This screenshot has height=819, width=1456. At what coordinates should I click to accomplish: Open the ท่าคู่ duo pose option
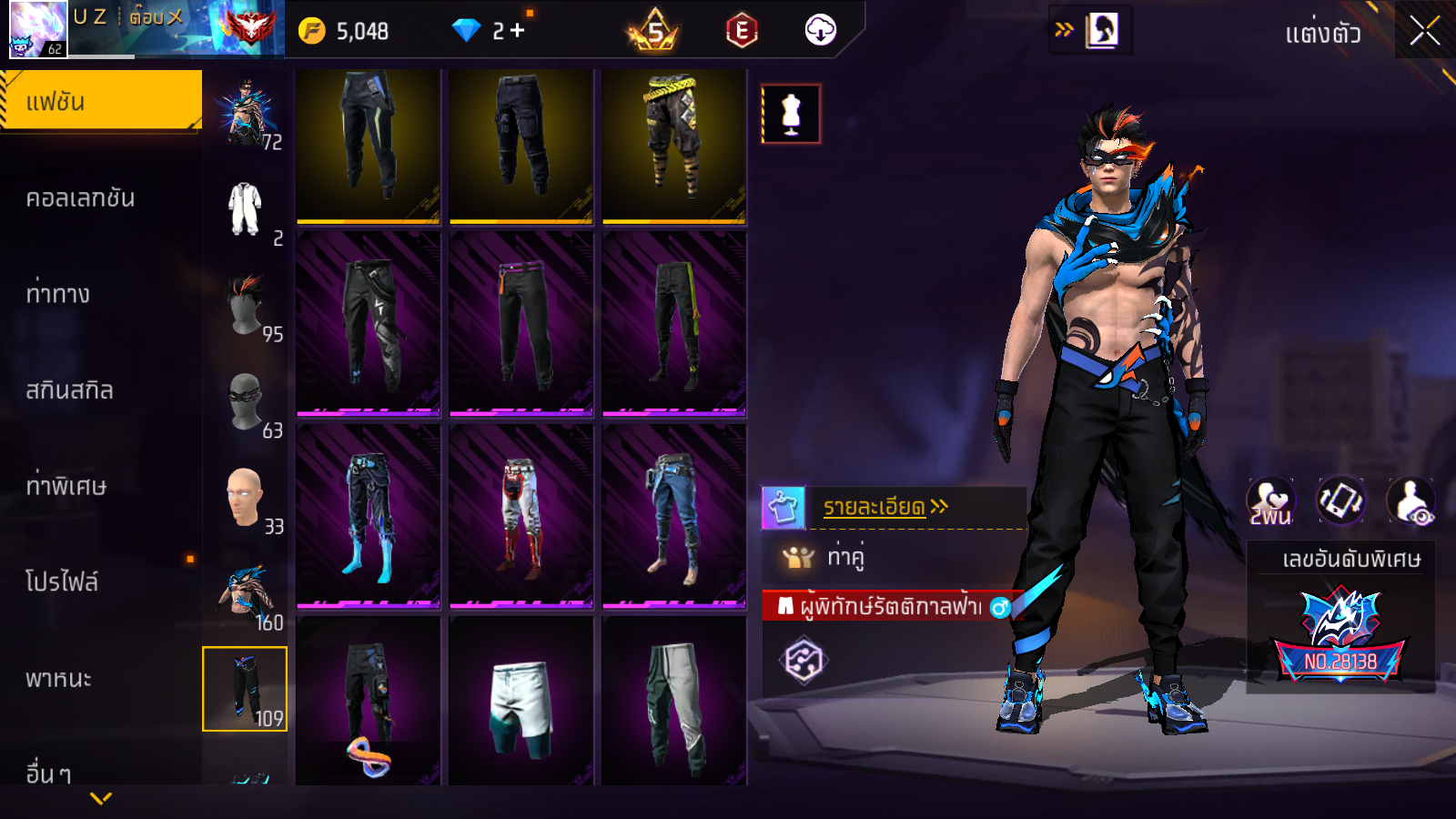(846, 556)
